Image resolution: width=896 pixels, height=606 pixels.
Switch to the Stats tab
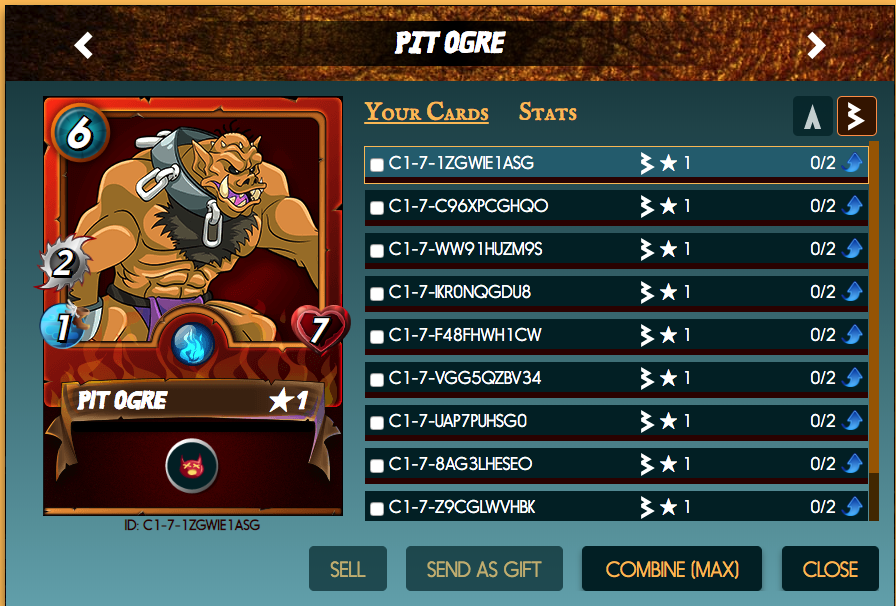pos(547,112)
